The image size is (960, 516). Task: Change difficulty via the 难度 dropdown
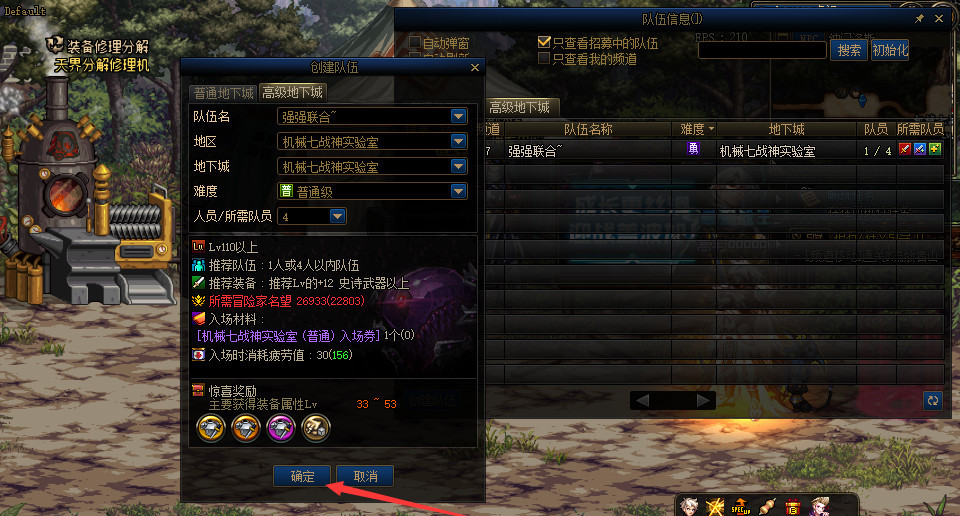click(x=459, y=191)
